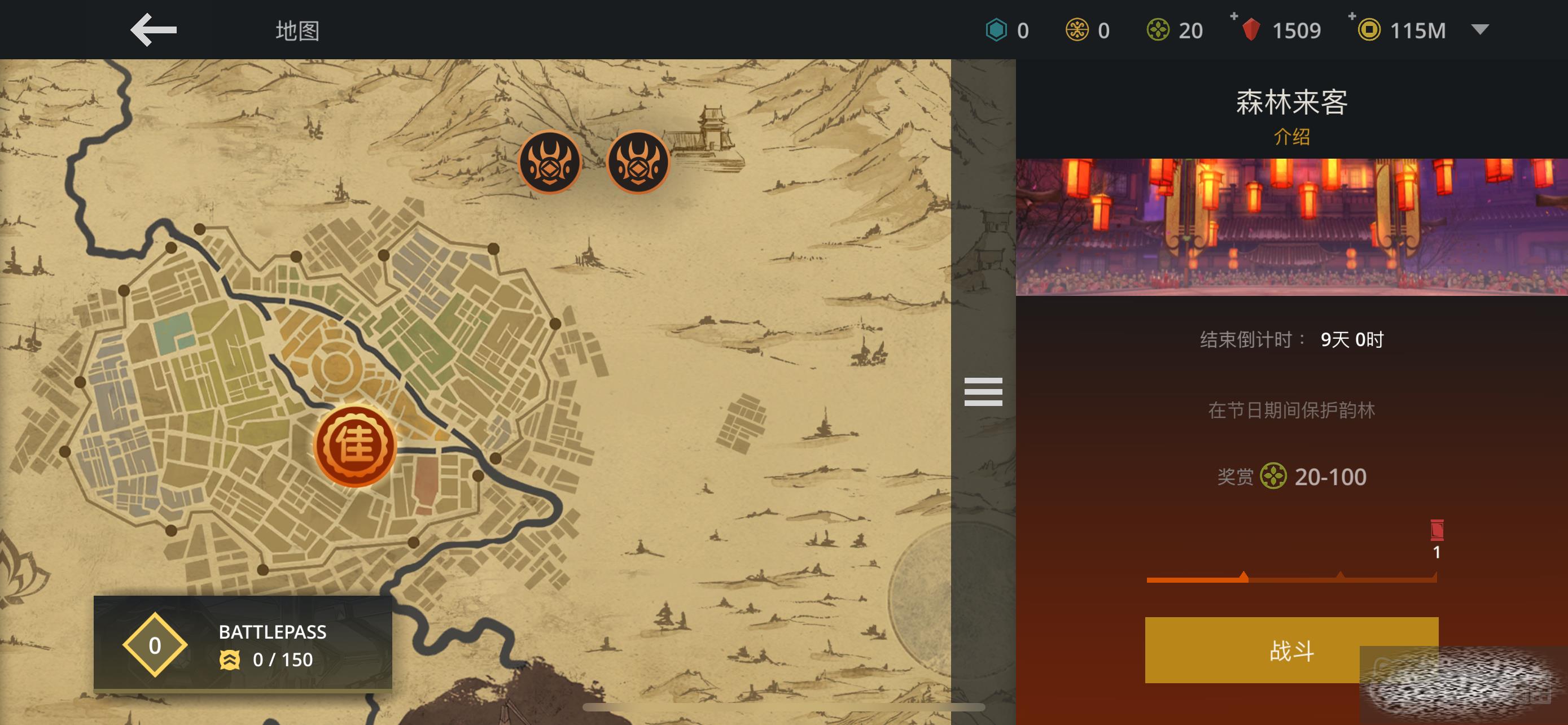
Task: Expand the currency dropdown arrow
Action: pyautogui.click(x=1480, y=29)
